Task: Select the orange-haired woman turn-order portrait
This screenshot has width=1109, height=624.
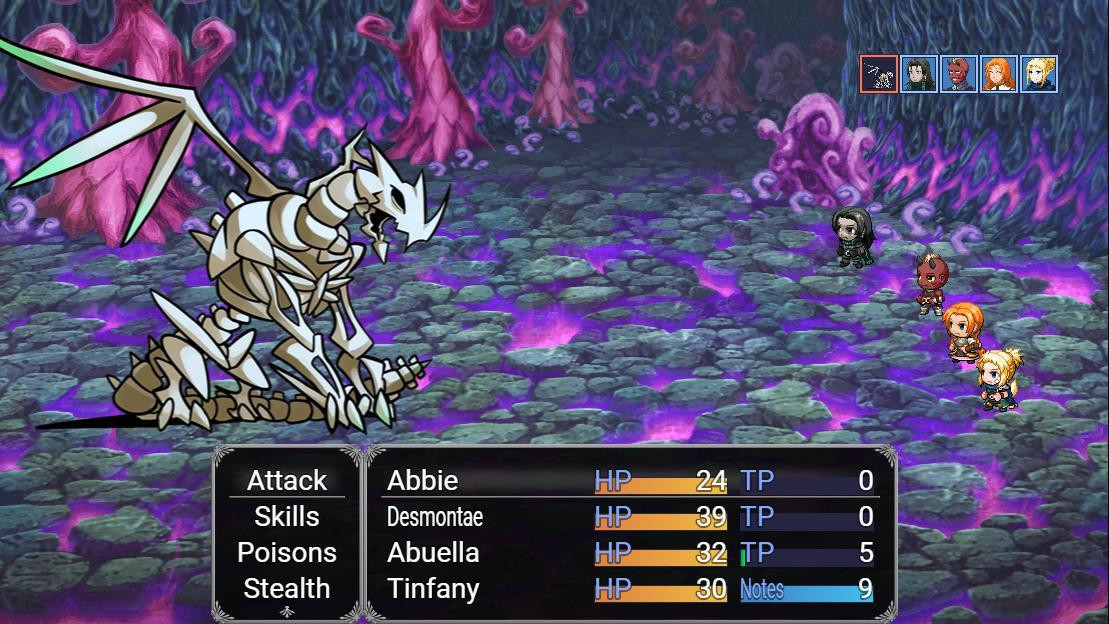Action: [x=999, y=74]
